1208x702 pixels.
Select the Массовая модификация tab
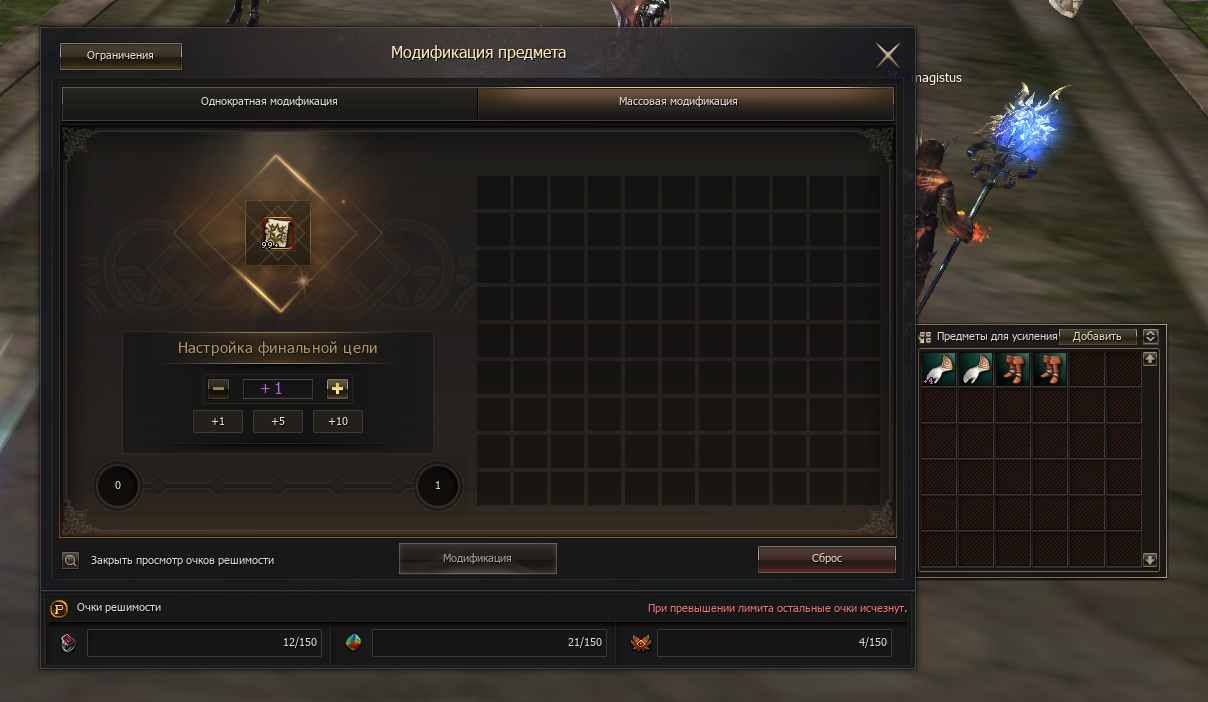[x=685, y=102]
